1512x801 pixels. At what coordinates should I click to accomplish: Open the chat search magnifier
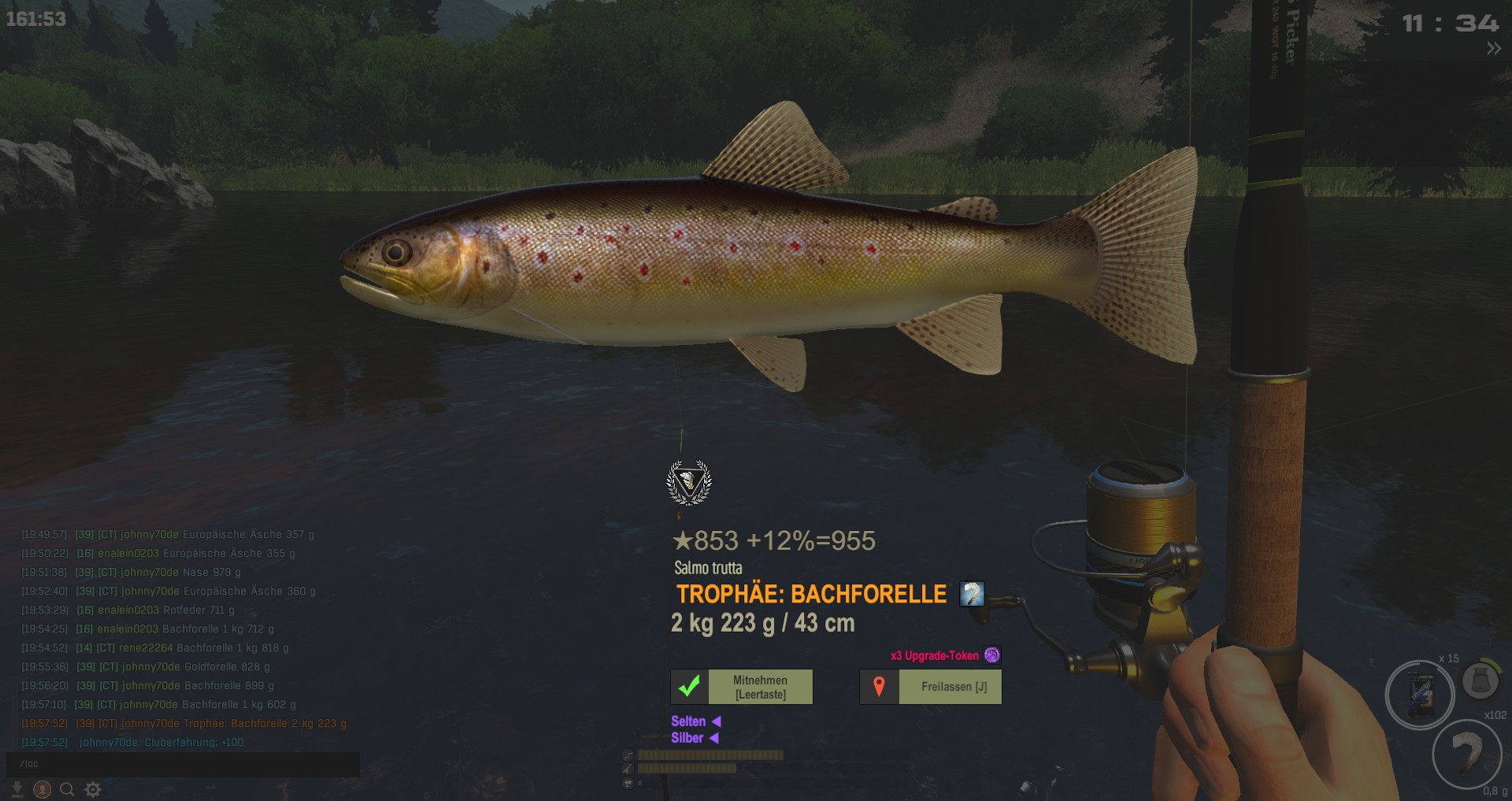click(x=68, y=789)
